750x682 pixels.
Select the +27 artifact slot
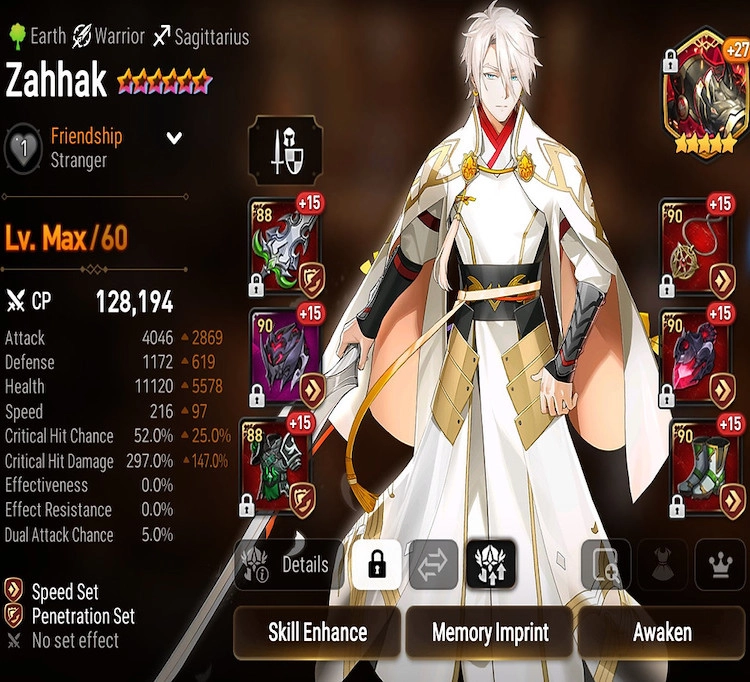(x=705, y=107)
